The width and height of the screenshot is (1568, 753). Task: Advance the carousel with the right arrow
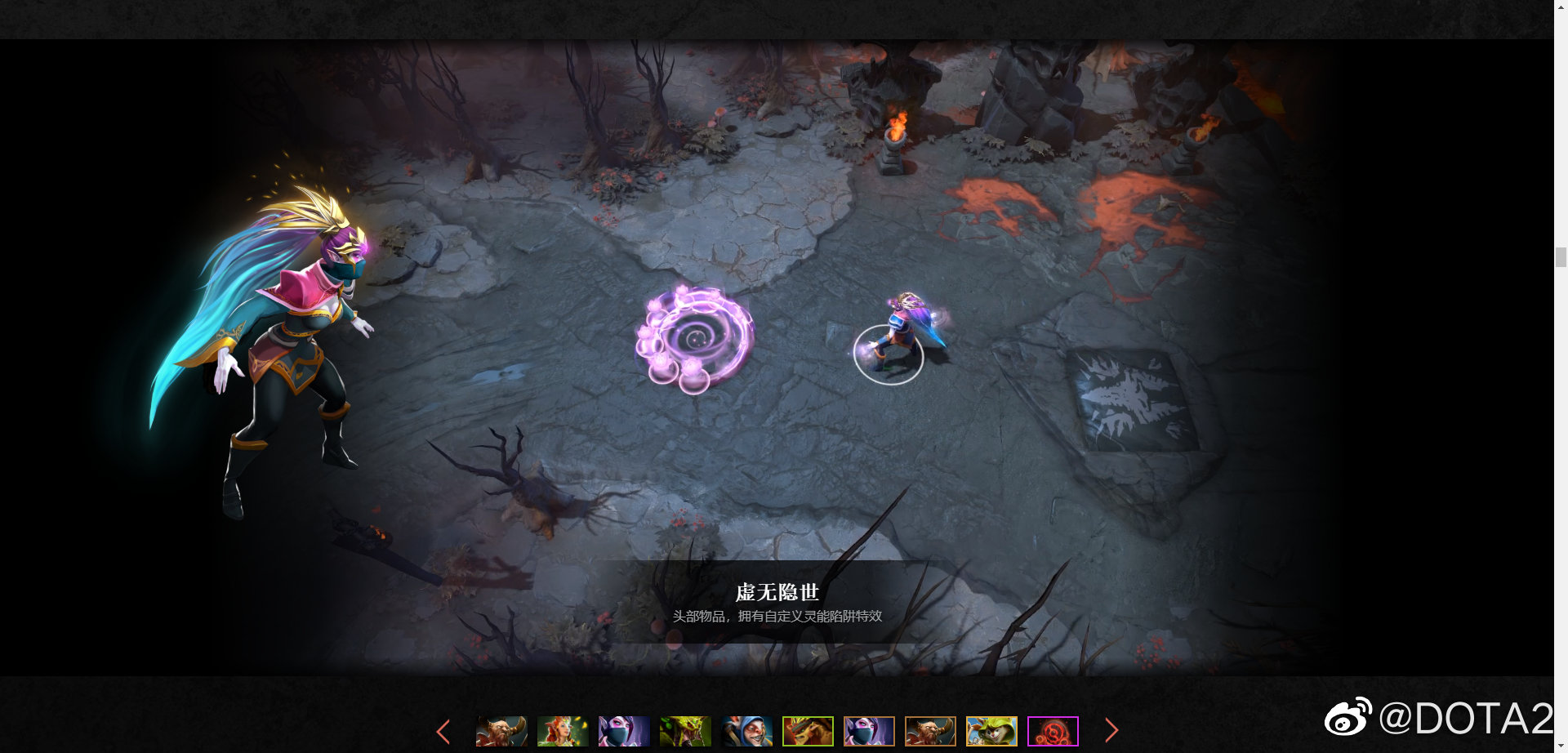(1112, 730)
